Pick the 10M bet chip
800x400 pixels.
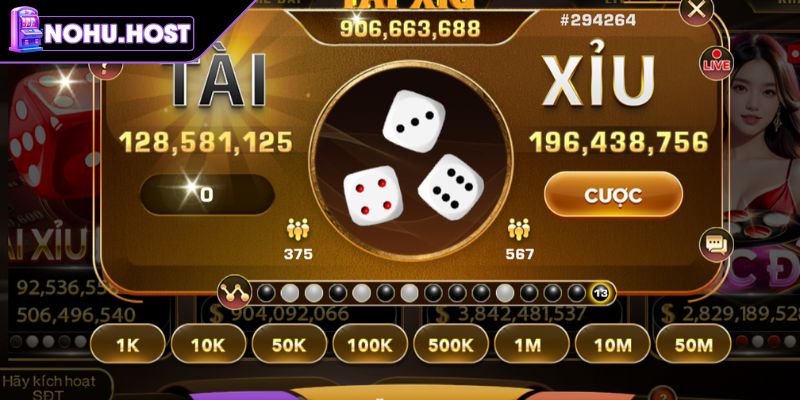612,346
